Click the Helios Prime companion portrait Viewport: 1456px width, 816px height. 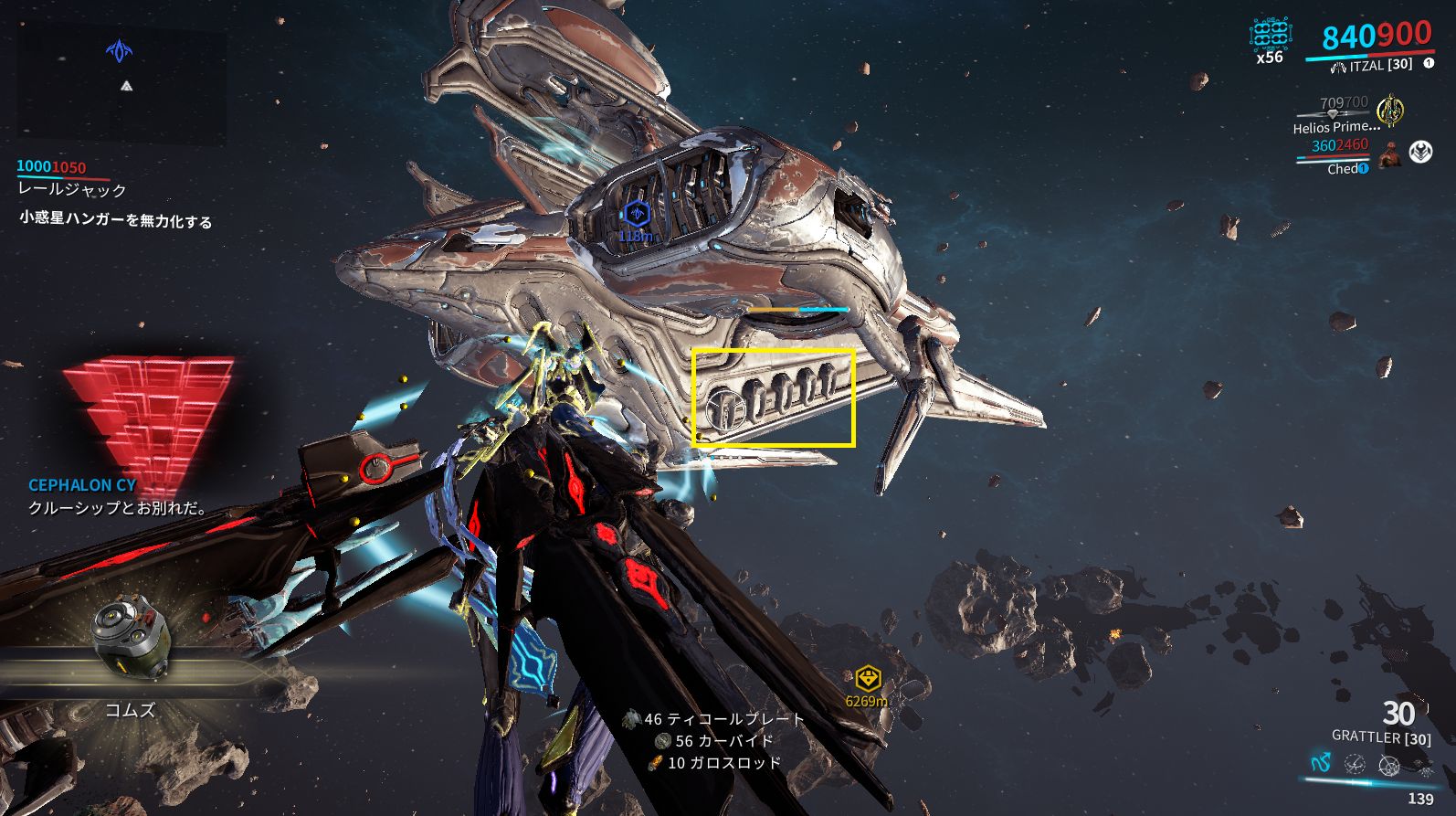1390,110
